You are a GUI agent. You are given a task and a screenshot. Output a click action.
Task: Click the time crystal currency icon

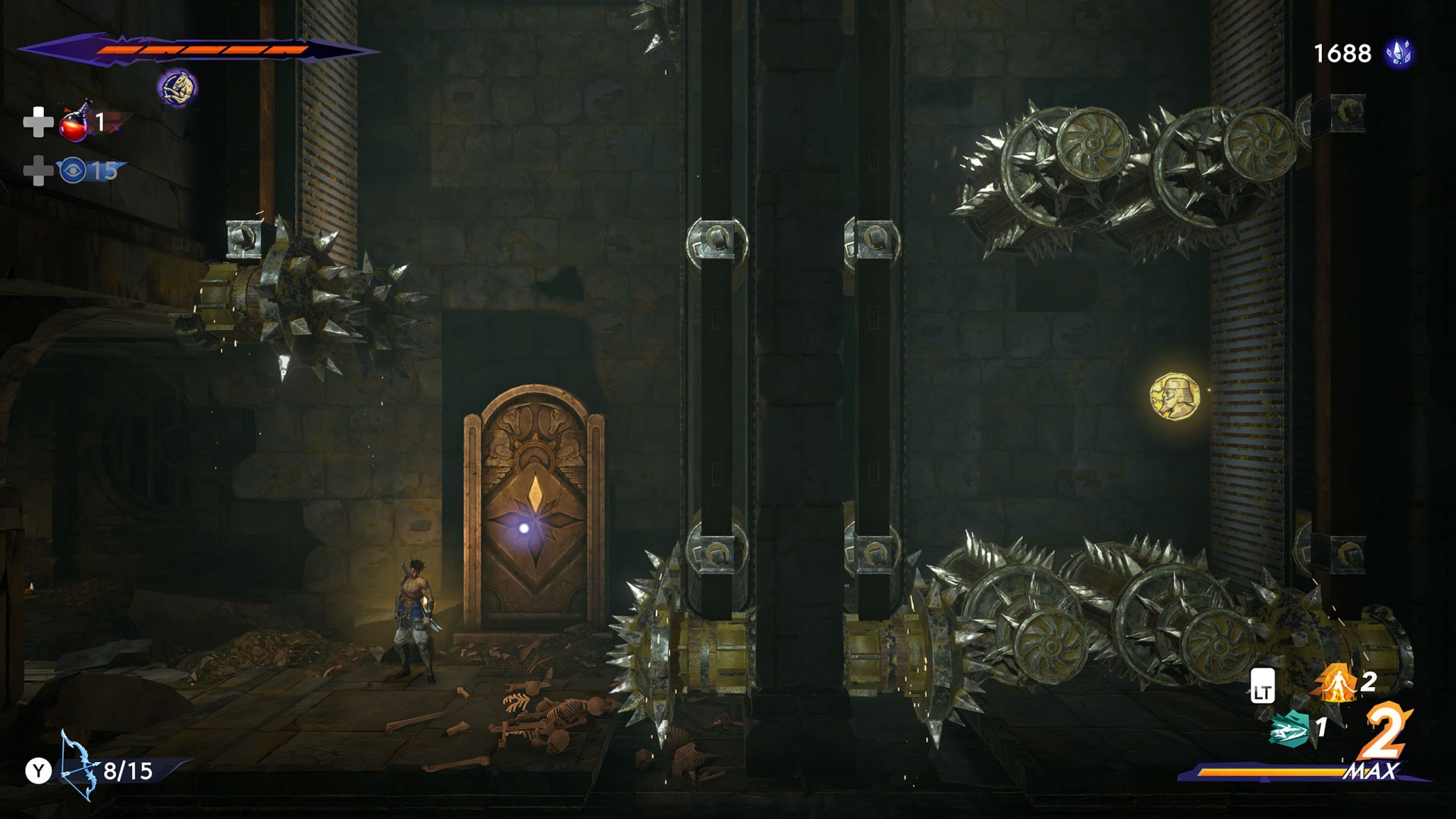[x=1398, y=53]
